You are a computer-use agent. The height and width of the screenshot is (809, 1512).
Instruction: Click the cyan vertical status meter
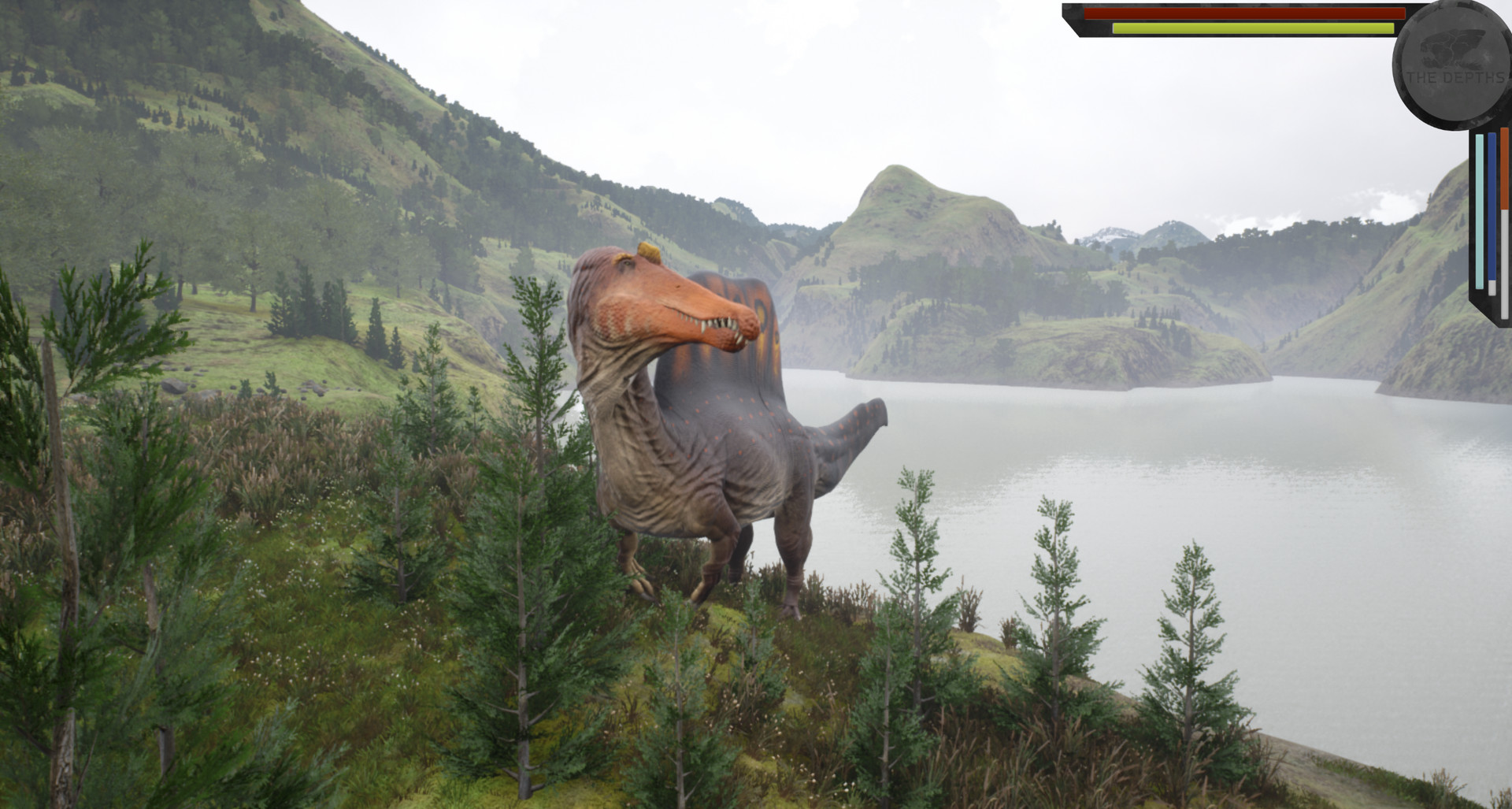click(x=1480, y=210)
